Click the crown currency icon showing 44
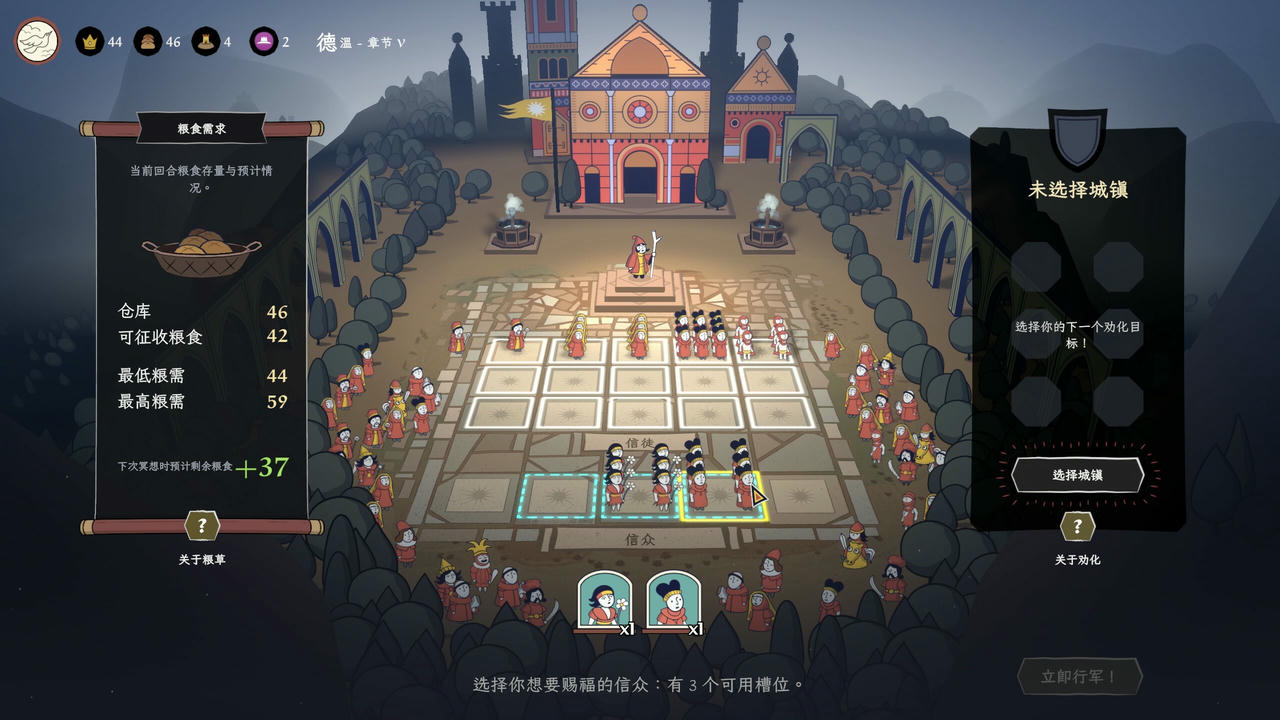 click(90, 42)
